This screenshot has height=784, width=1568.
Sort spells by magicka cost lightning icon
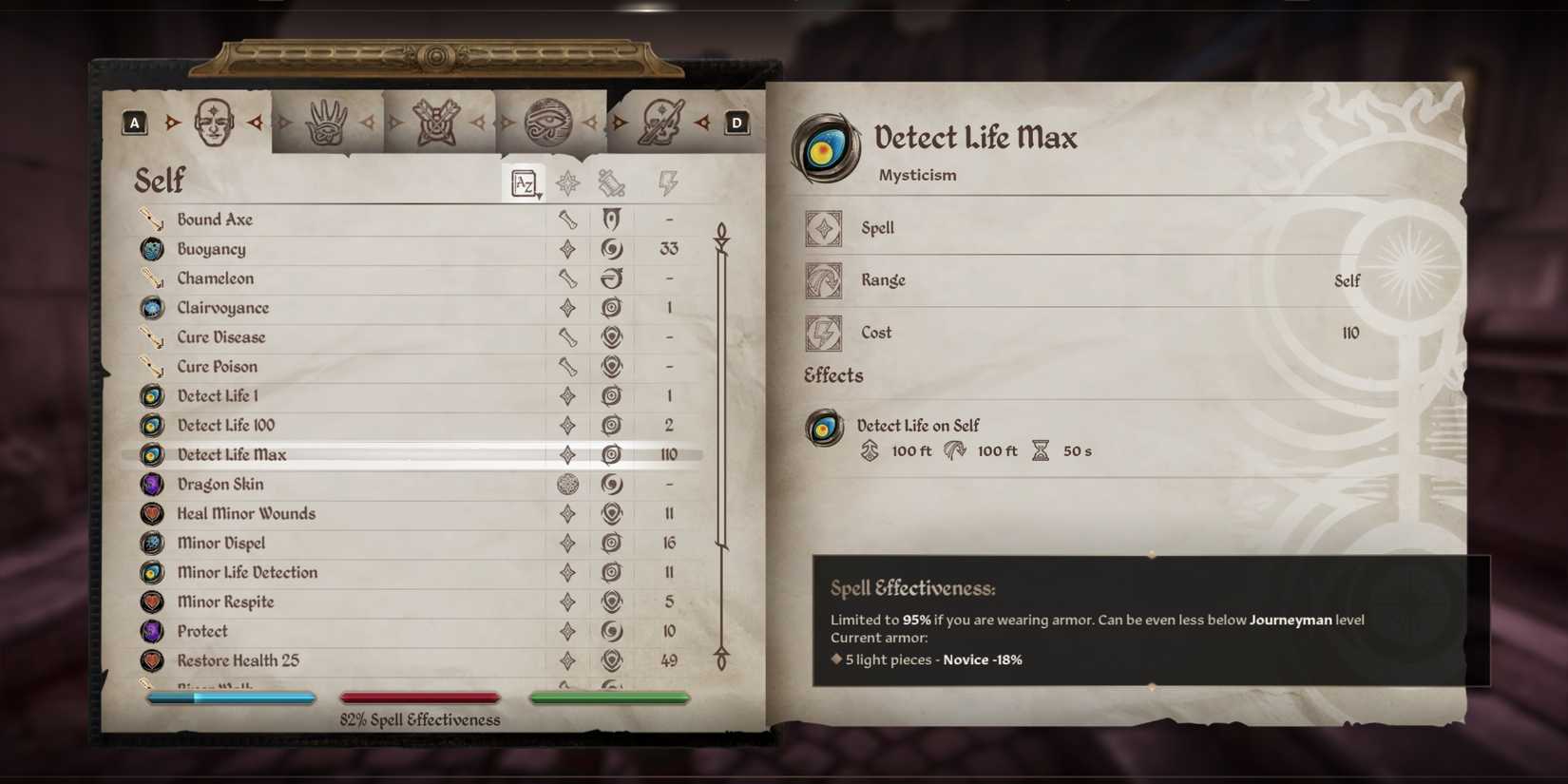(x=668, y=182)
